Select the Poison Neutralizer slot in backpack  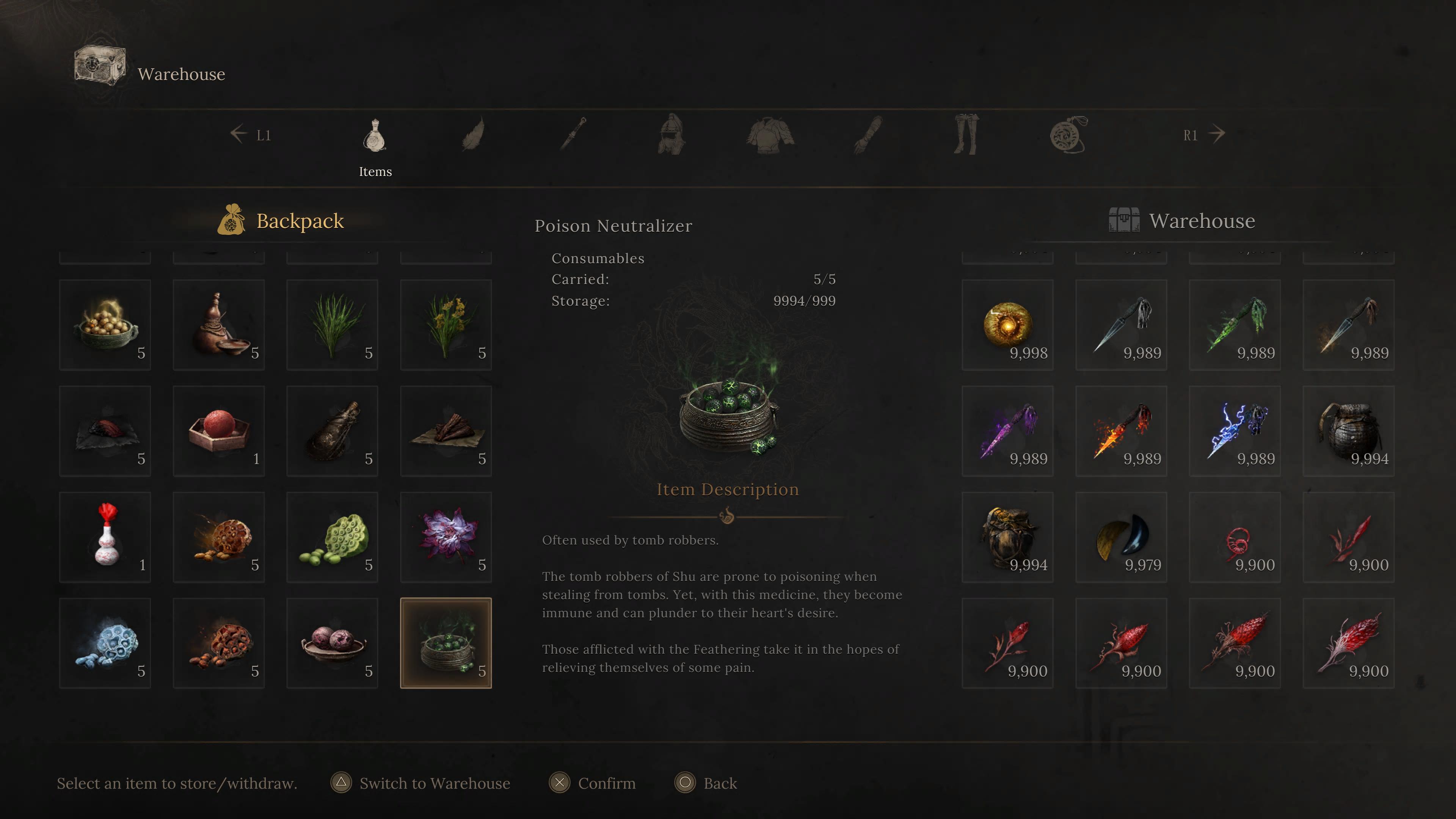coord(446,643)
